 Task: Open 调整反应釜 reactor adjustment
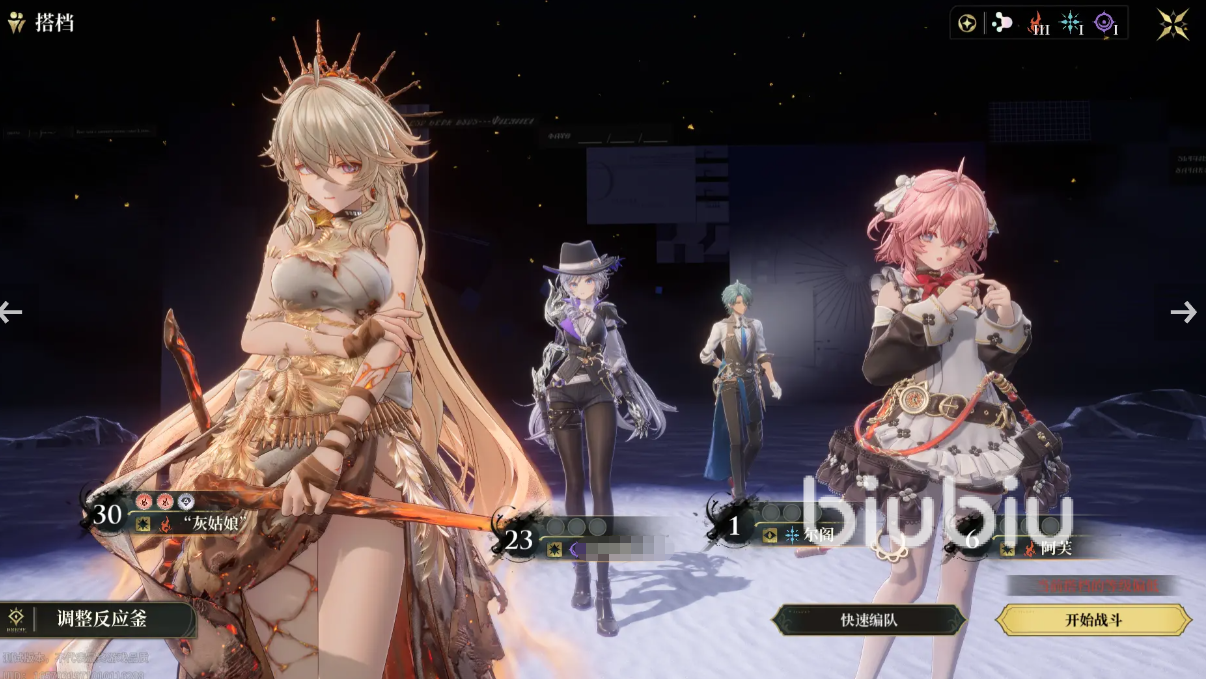(x=98, y=619)
